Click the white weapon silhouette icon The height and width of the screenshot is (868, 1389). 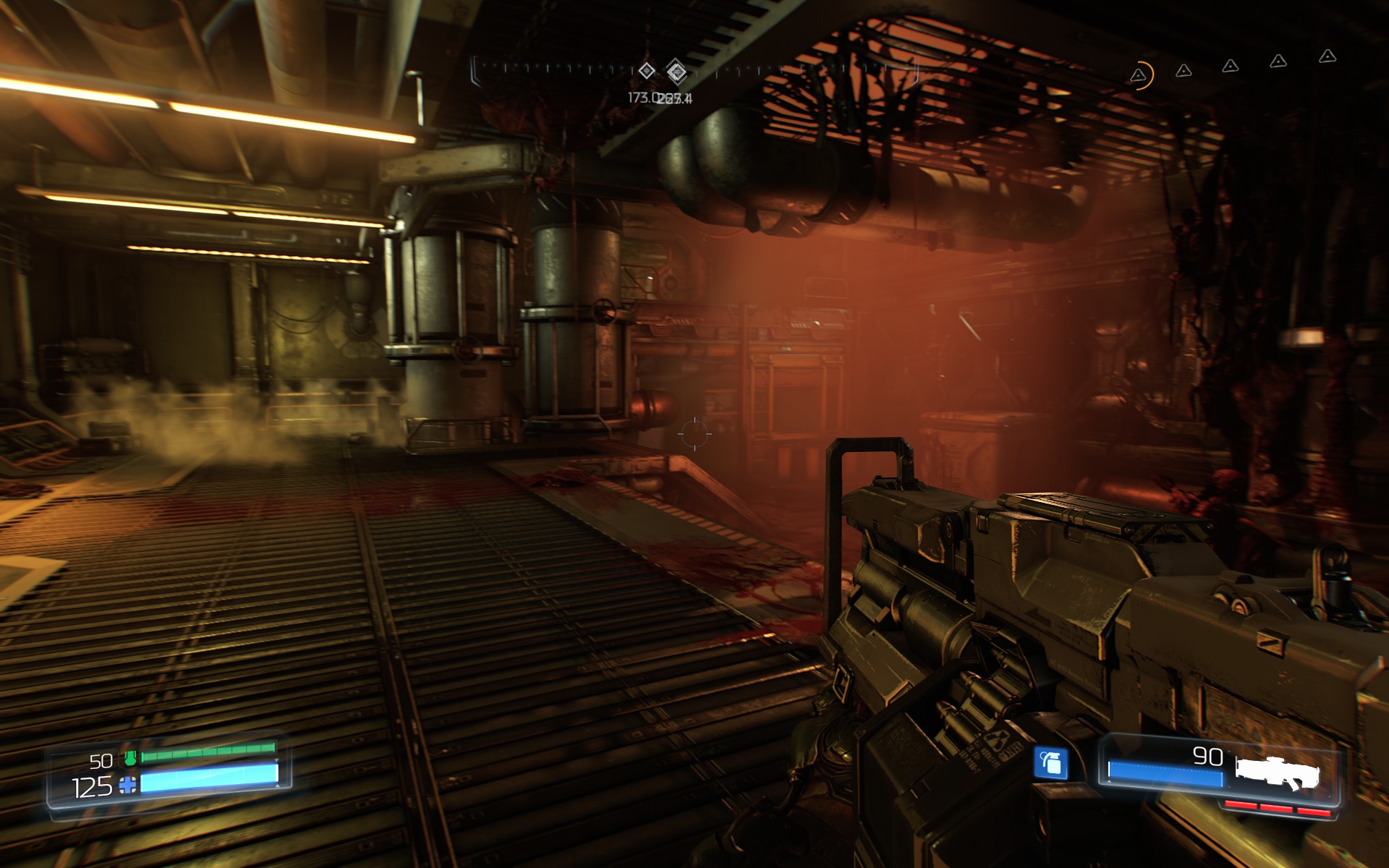pyautogui.click(x=1277, y=771)
